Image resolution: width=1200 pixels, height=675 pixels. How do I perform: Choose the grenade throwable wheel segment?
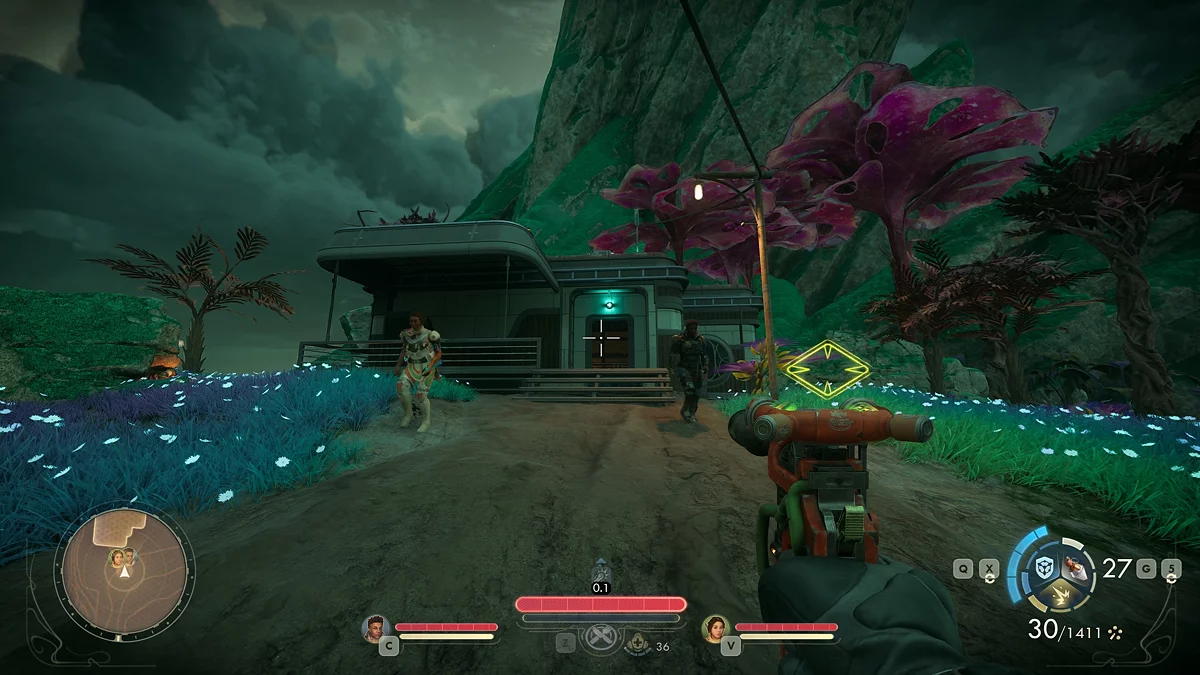click(x=1077, y=567)
